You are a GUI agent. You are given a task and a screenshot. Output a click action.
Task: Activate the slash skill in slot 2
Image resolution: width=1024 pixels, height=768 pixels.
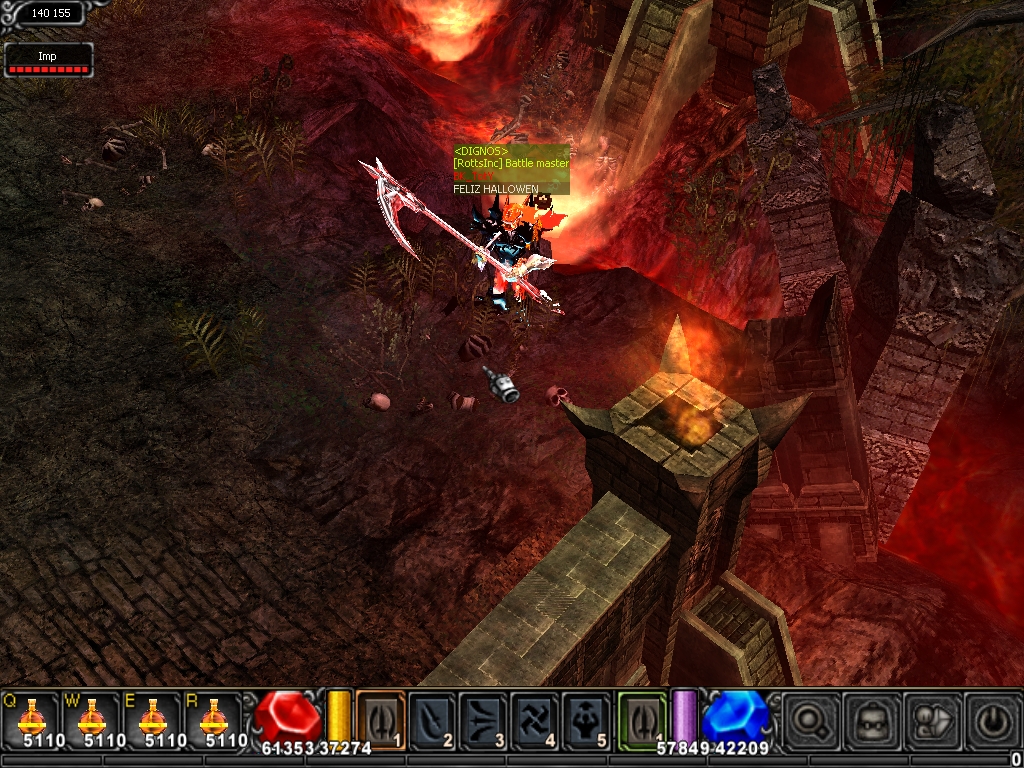coord(432,719)
